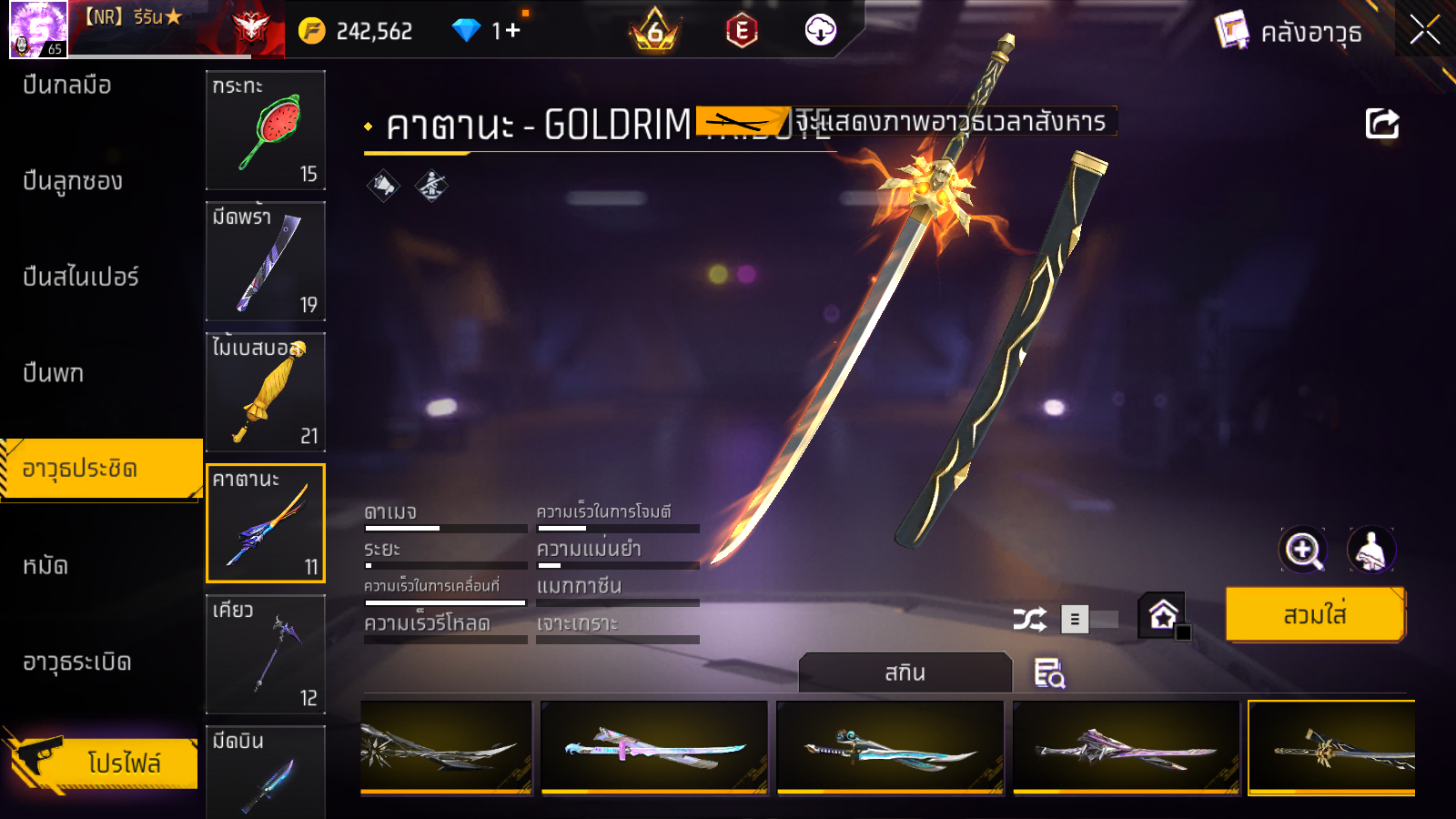Screen dimensions: 1456x819
Task: Pick the เคียว scythe weapon
Action: click(x=266, y=654)
